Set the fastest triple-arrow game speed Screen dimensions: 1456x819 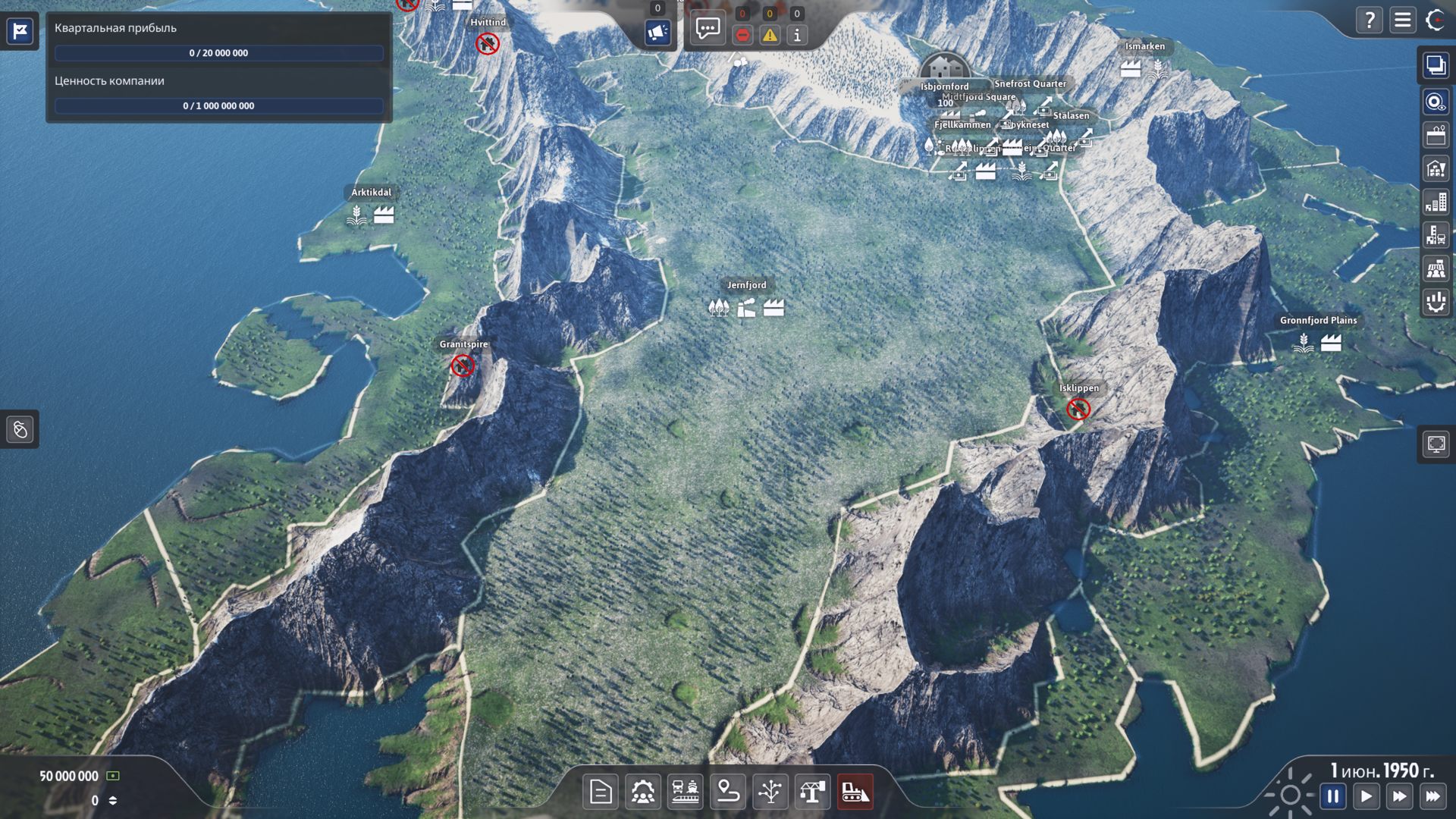(1432, 796)
